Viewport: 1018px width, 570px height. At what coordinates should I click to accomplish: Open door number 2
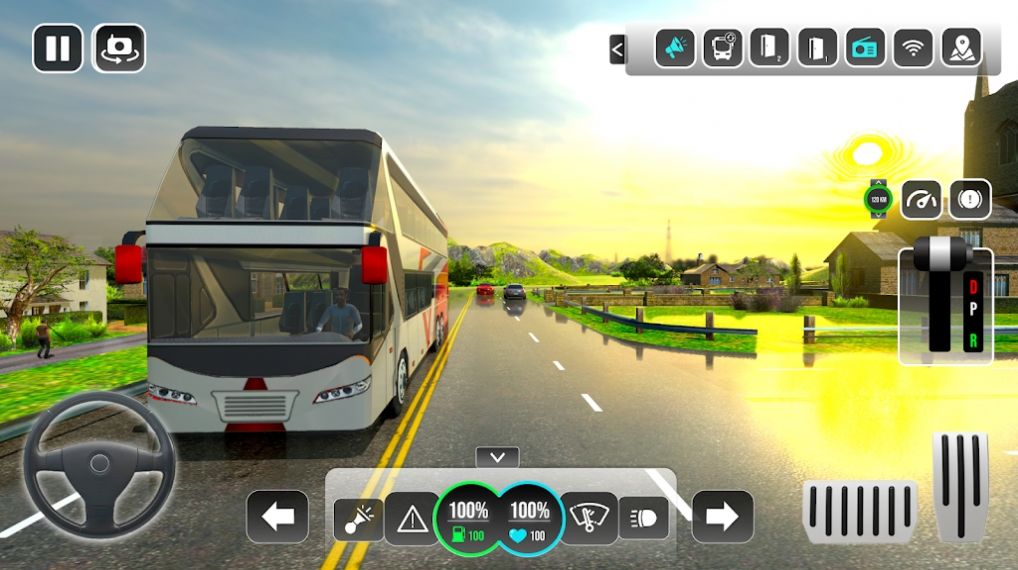769,48
